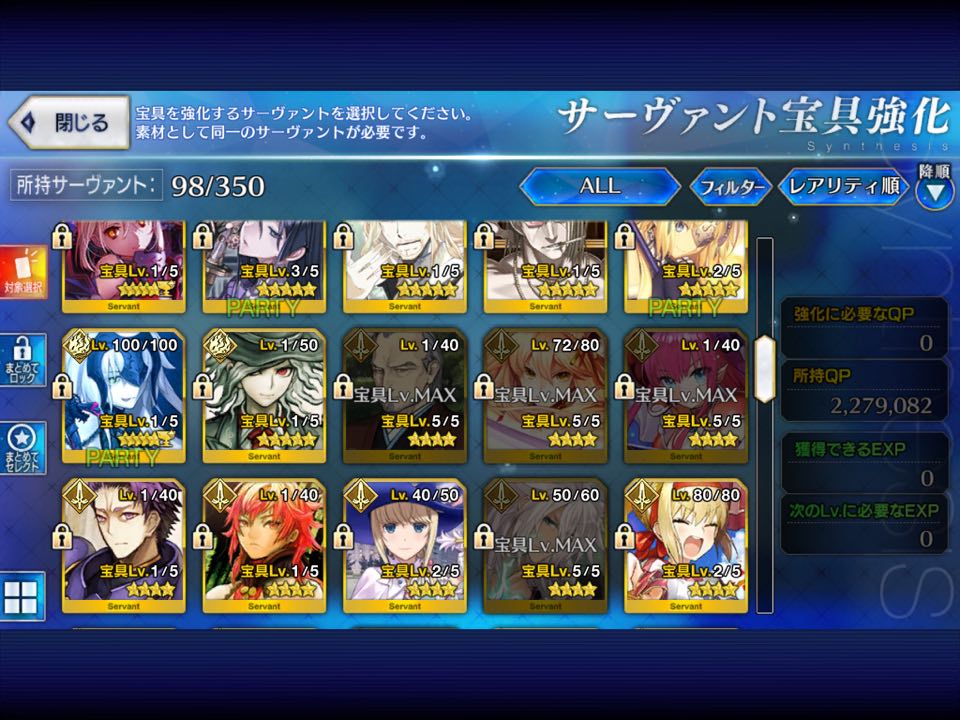
Task: Choose the Lv. 1/50 green-hat servant card
Action: [x=264, y=395]
